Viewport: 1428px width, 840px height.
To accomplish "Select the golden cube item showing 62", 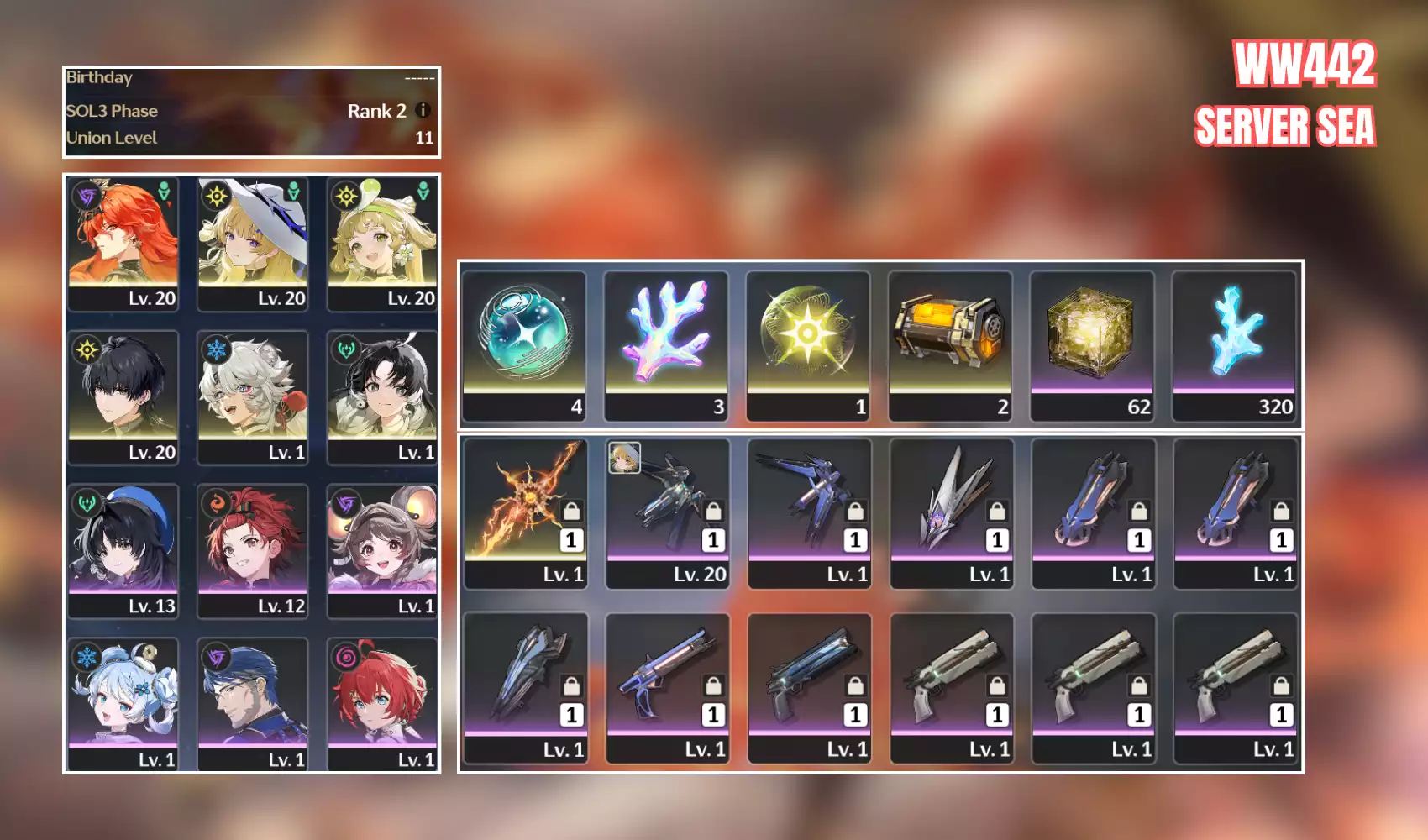I will tap(1093, 344).
